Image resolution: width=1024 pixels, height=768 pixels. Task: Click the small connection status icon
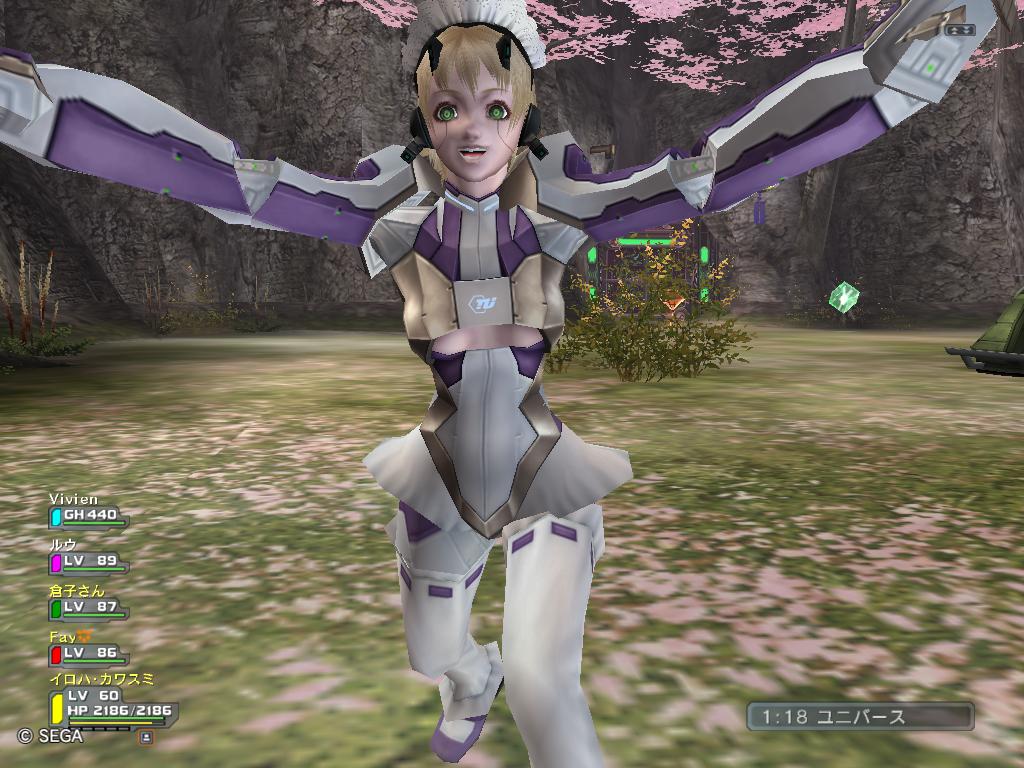click(958, 30)
